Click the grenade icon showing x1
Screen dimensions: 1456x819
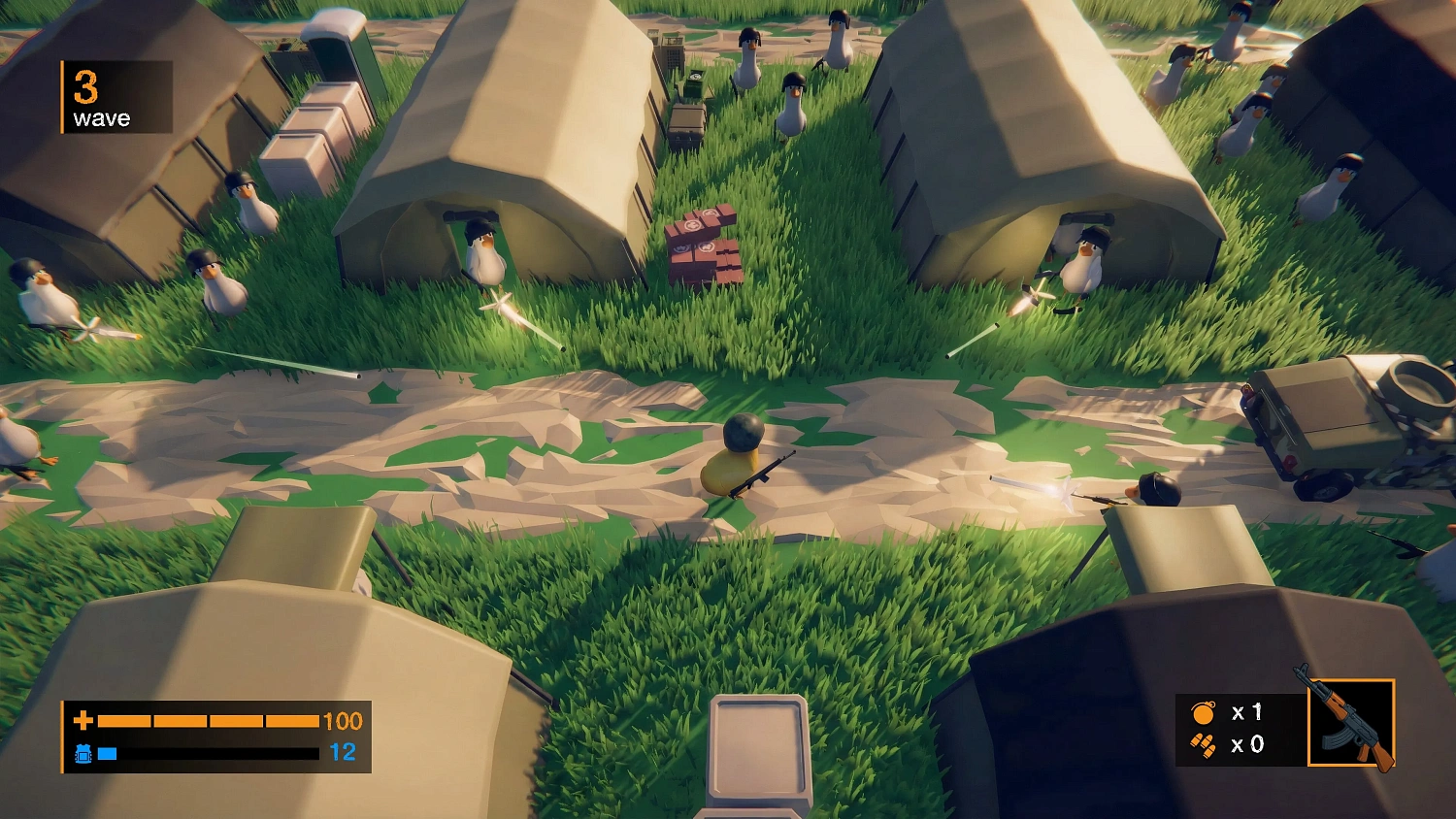(x=1204, y=712)
